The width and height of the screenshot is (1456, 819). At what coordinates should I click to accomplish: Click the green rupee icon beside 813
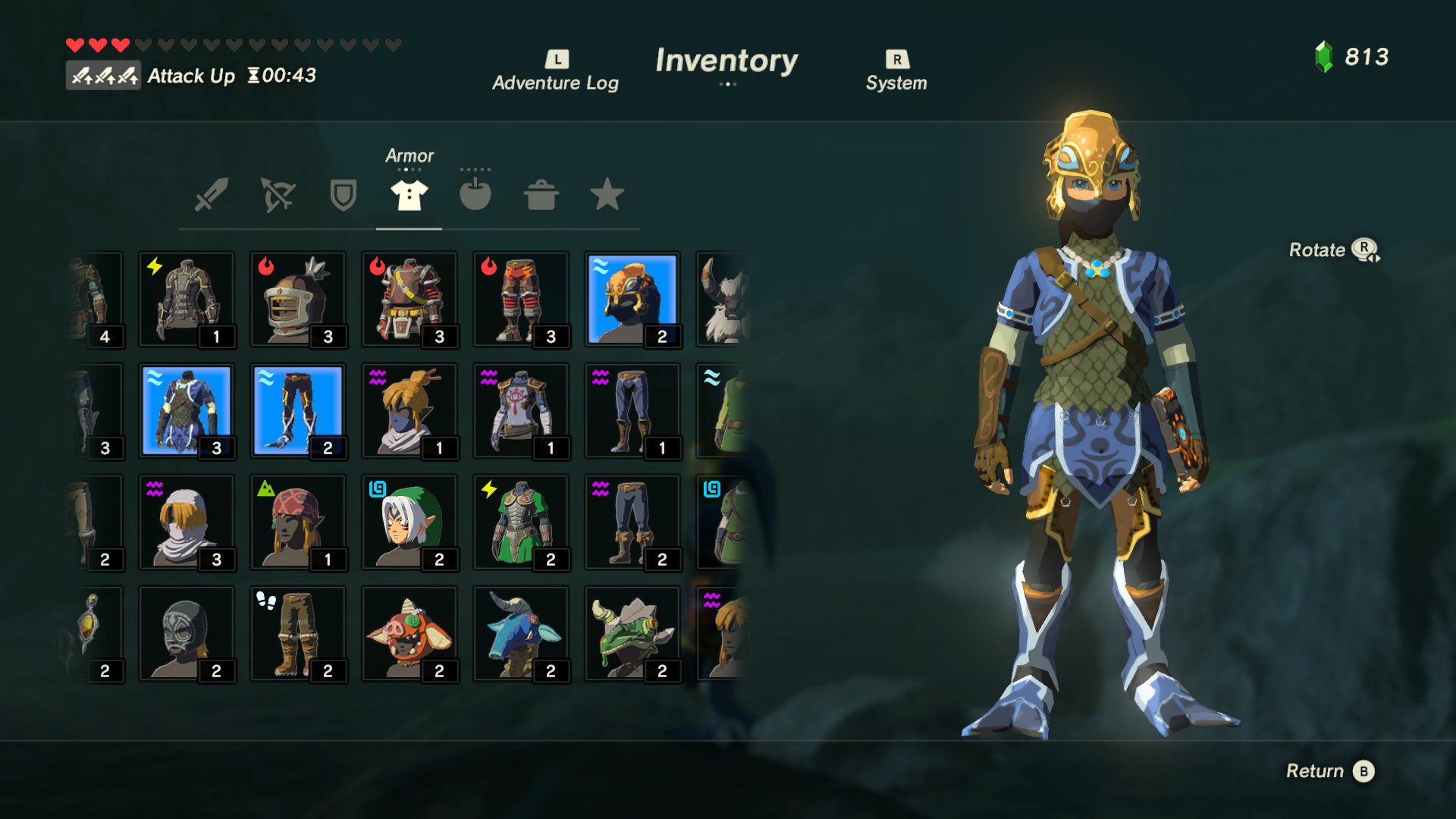click(1324, 55)
